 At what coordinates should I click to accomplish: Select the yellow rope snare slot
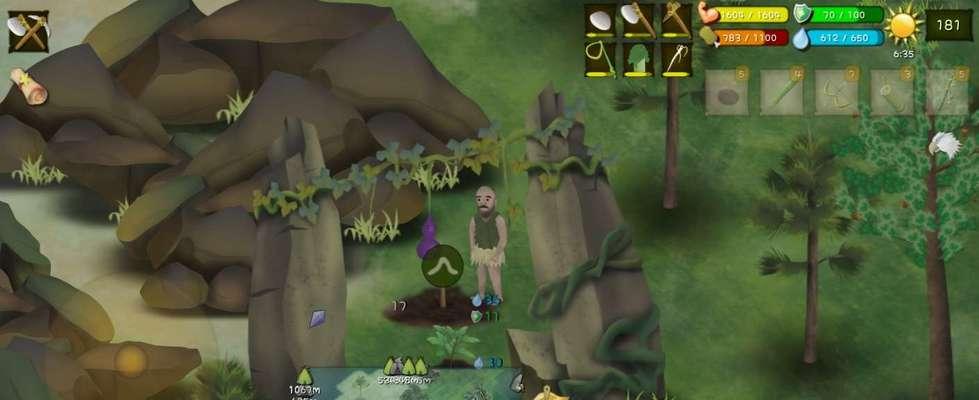600,58
